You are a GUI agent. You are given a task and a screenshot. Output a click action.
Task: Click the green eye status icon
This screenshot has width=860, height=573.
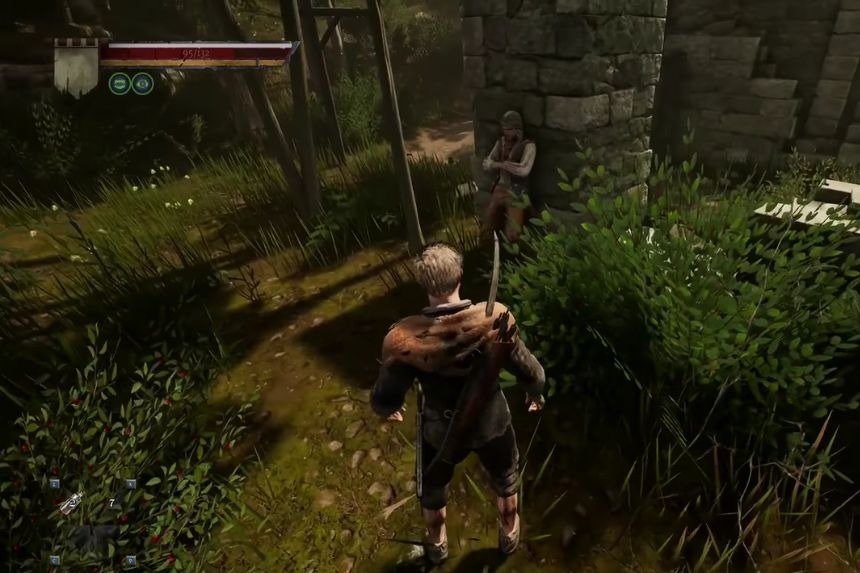143,83
